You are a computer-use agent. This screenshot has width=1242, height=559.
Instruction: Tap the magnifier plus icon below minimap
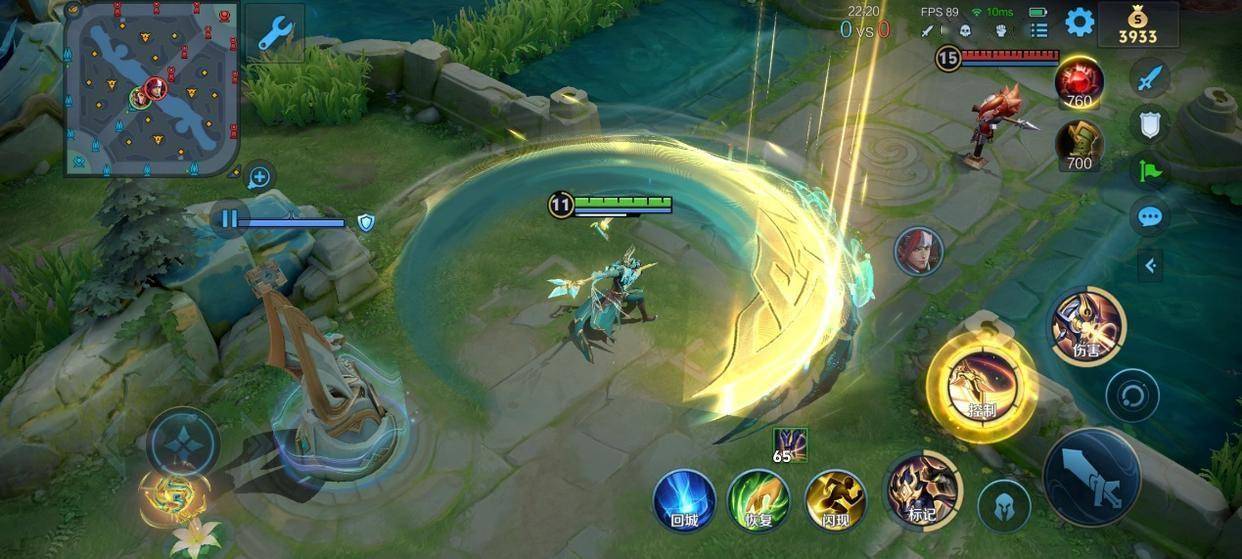tap(259, 178)
